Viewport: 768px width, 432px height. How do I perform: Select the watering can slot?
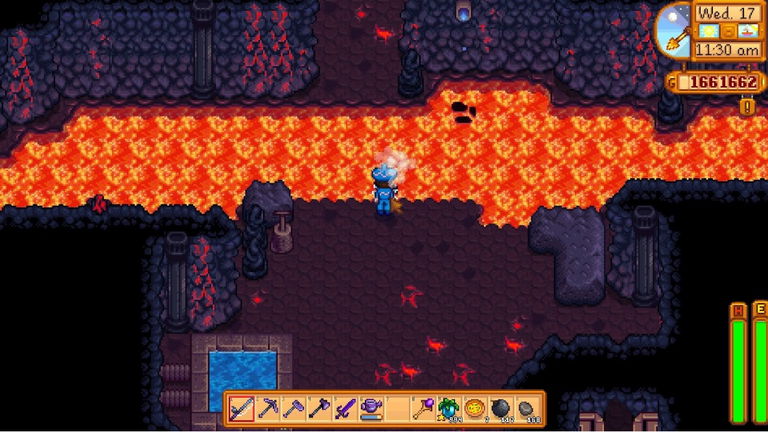tap(371, 408)
